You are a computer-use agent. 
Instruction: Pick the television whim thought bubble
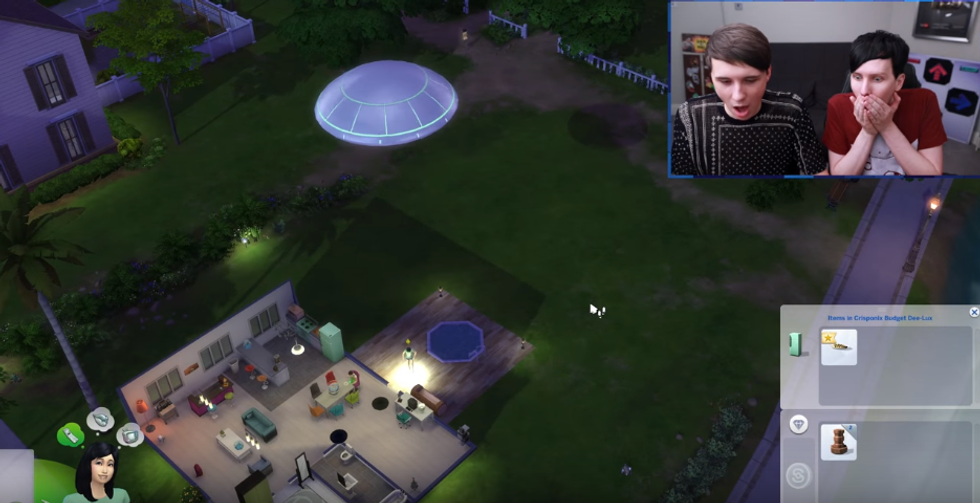[129, 433]
